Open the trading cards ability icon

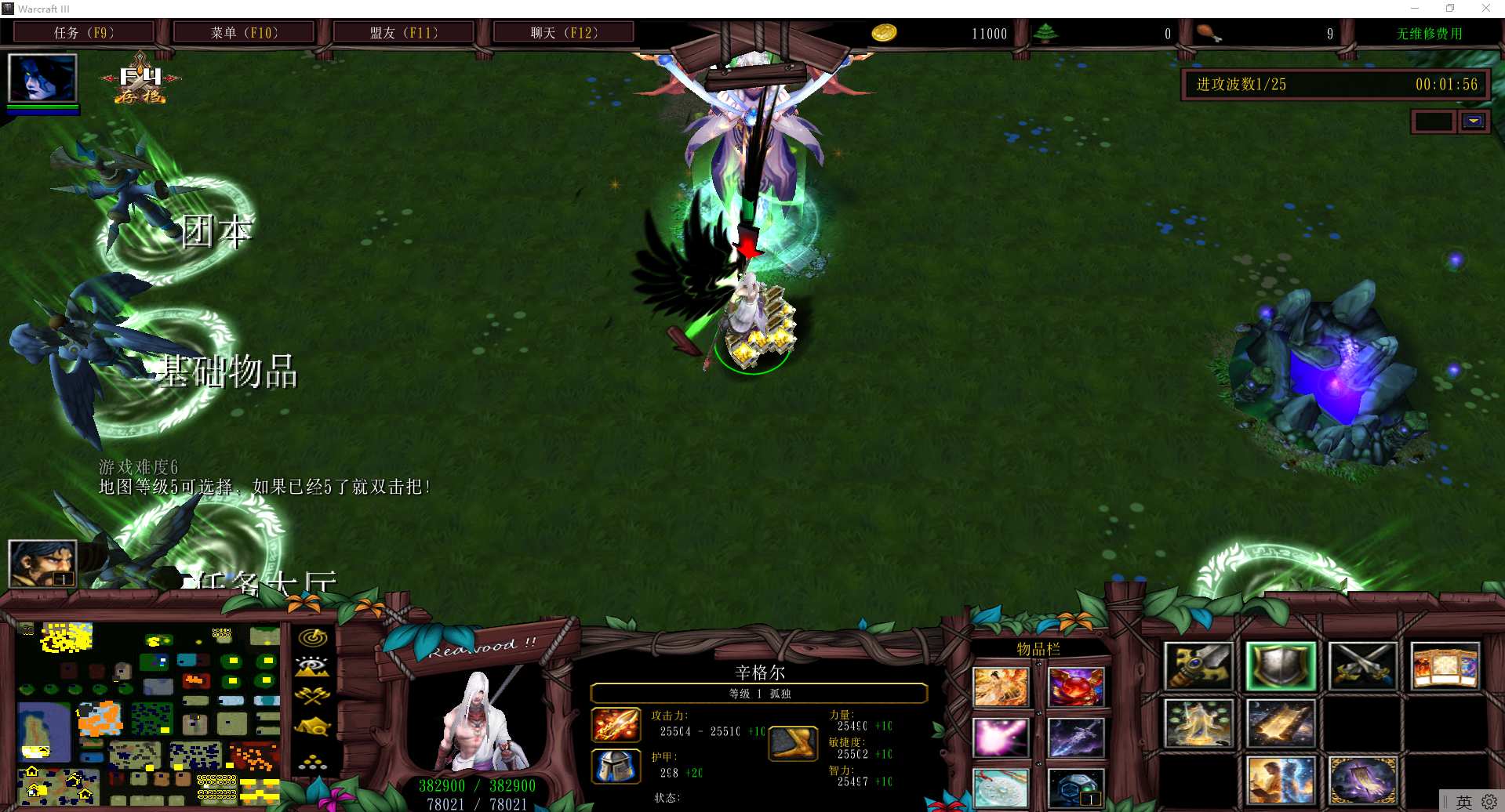point(1445,666)
